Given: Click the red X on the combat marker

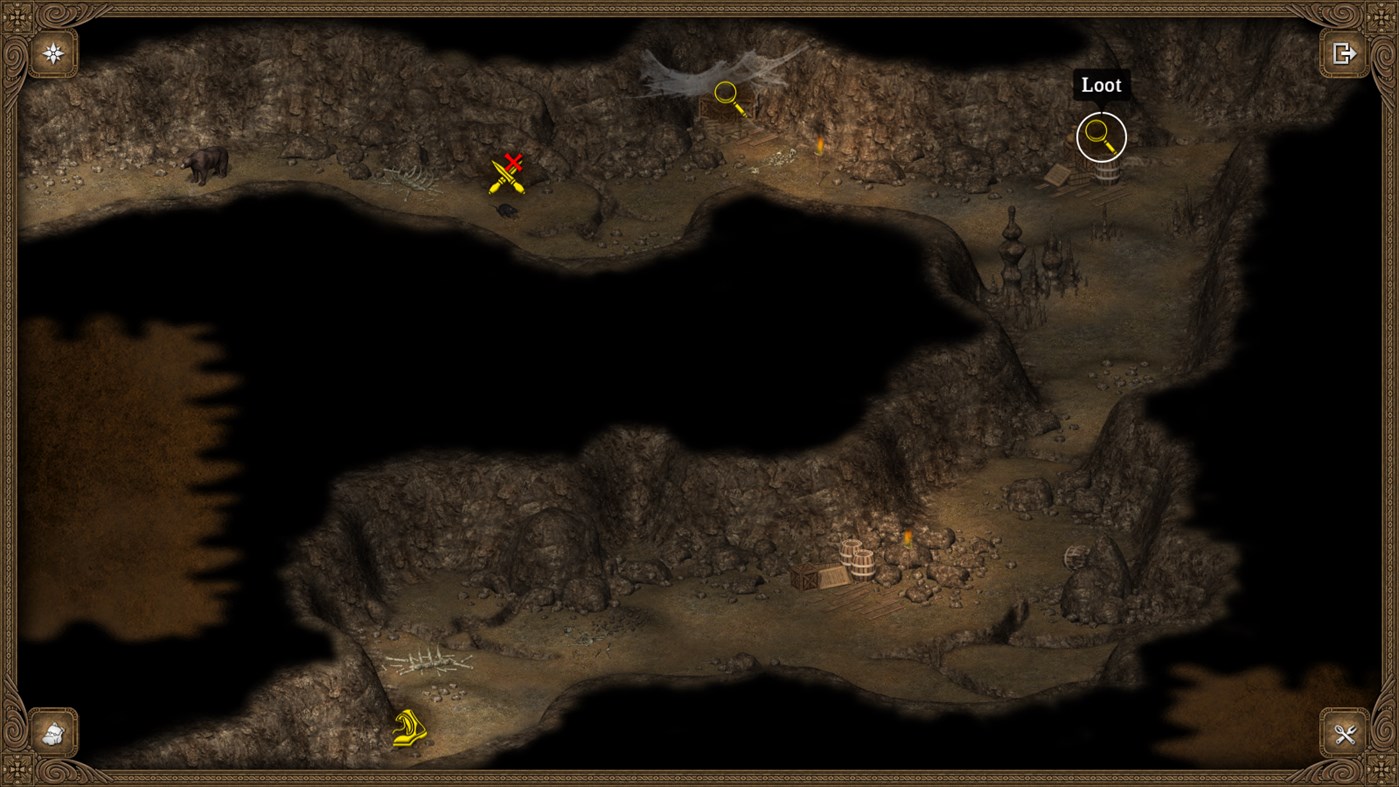Looking at the screenshot, I should pos(513,160).
